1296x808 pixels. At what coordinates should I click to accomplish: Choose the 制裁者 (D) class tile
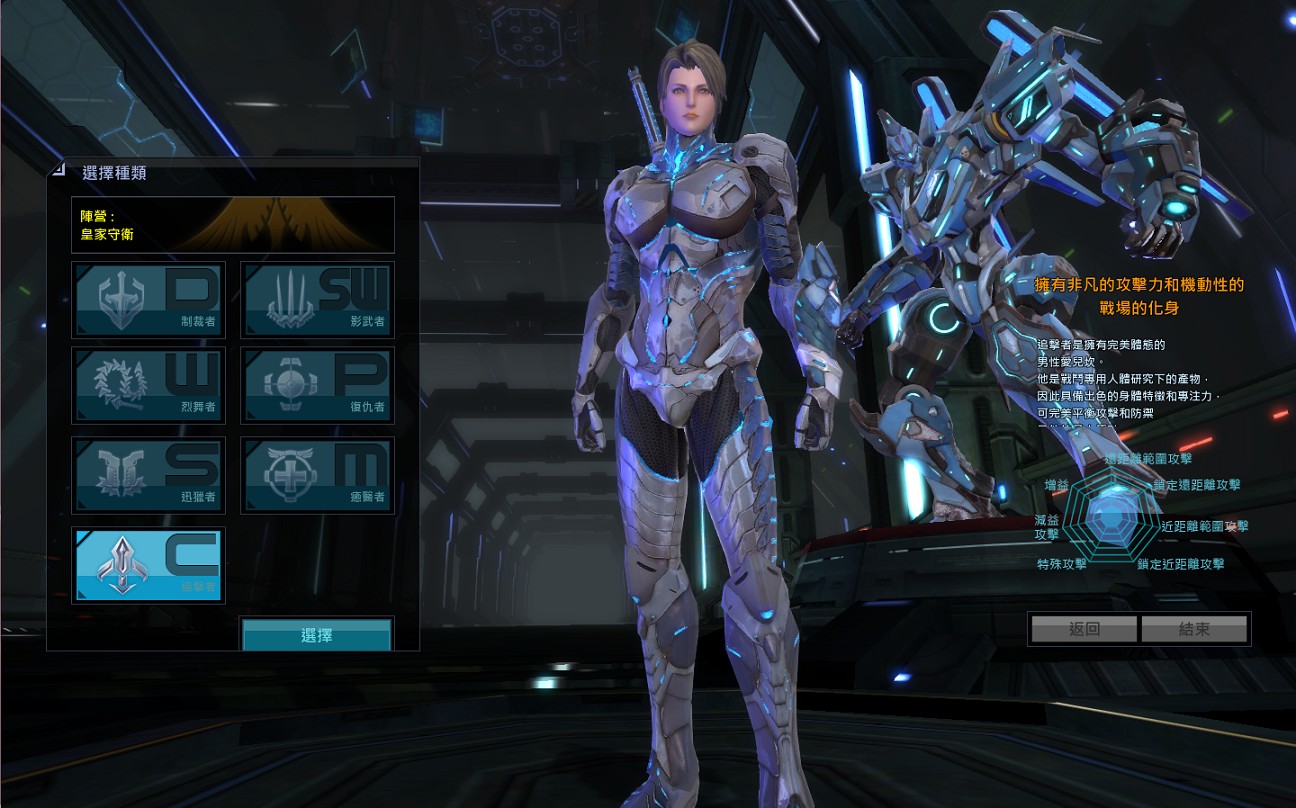point(149,300)
